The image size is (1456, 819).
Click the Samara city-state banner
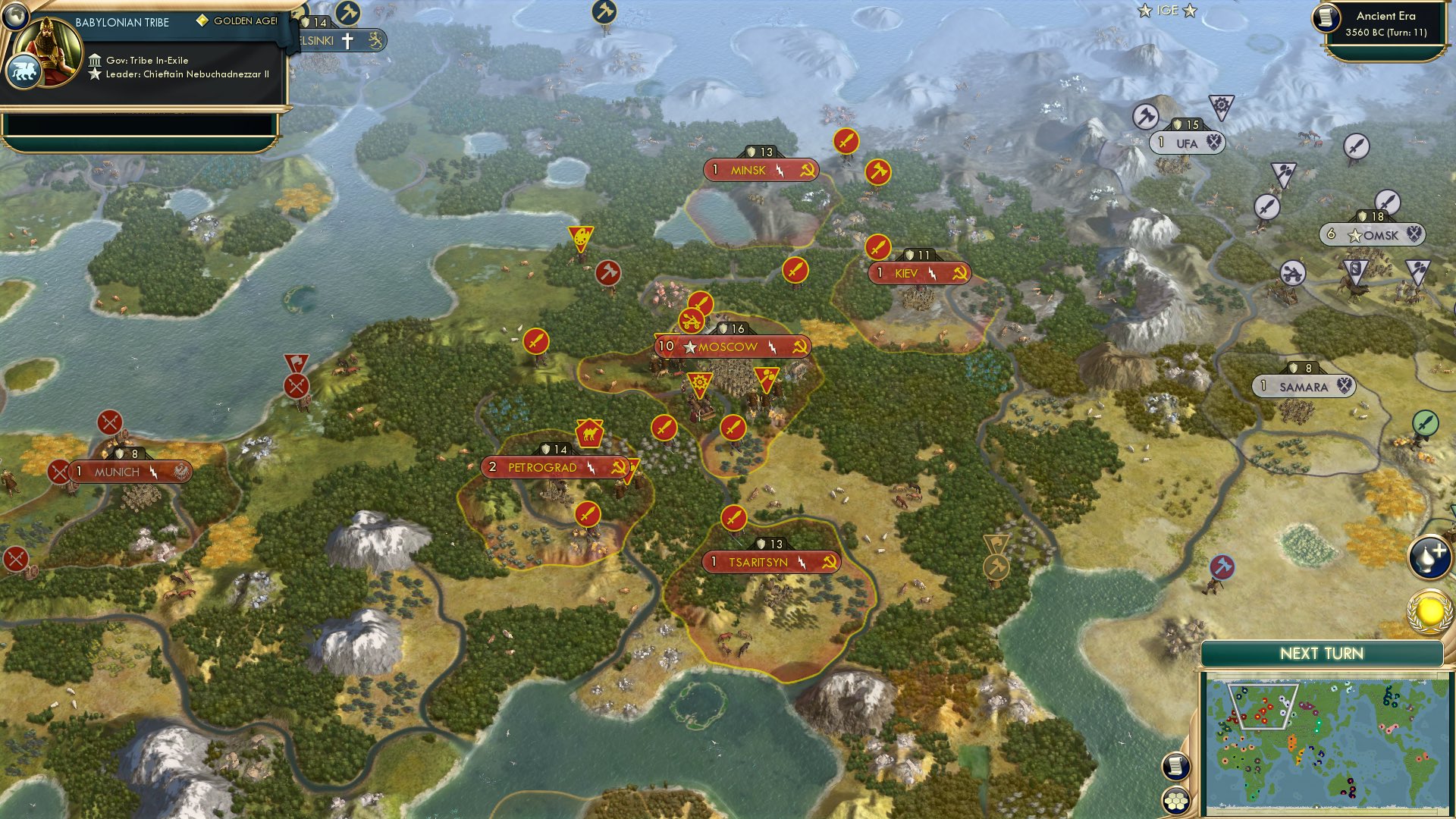[1306, 387]
